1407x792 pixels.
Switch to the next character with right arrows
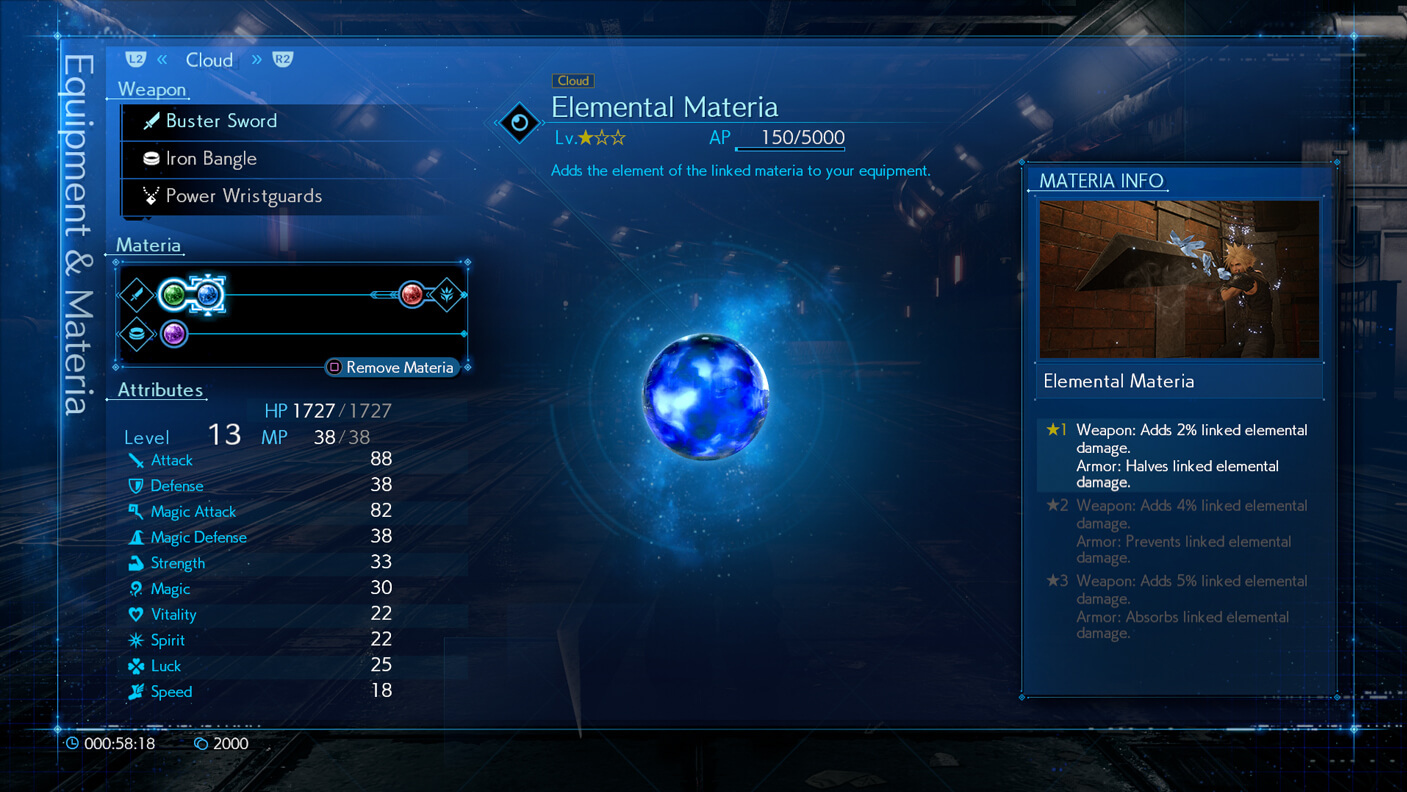coord(257,60)
